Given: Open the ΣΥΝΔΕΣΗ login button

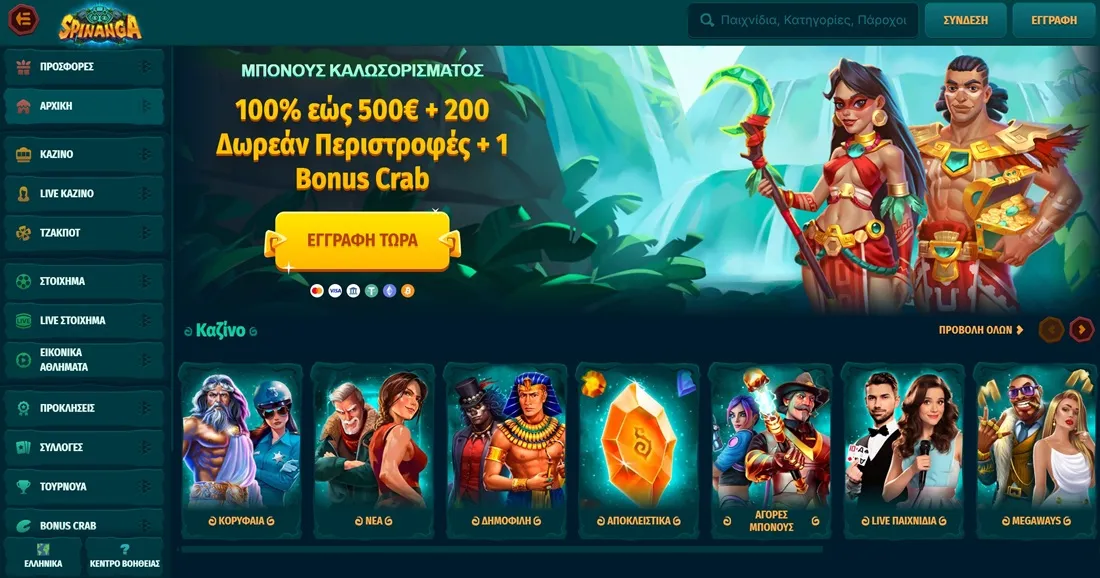Looking at the screenshot, I should pyautogui.click(x=965, y=20).
